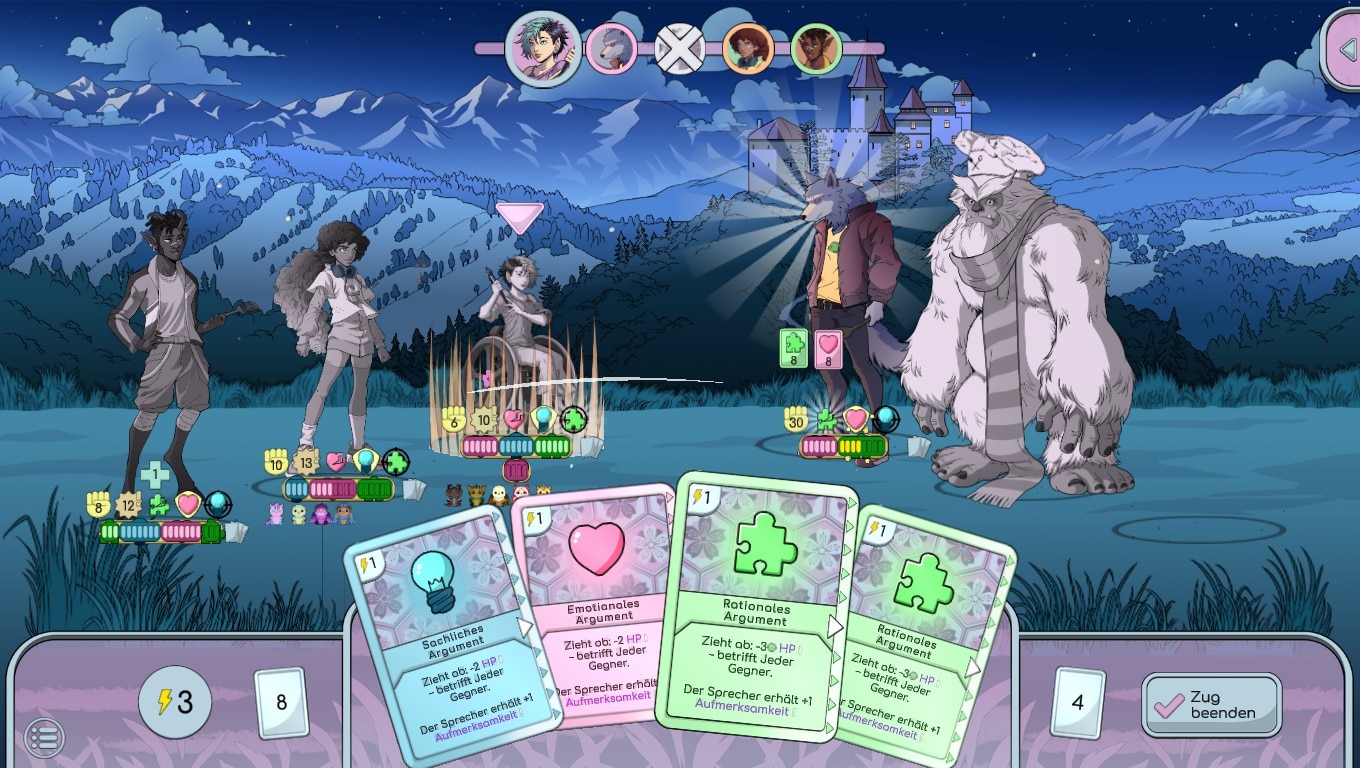This screenshot has height=768, width=1360.
Task: Click the wolf portrait in turn order
Action: pyautogui.click(x=611, y=48)
